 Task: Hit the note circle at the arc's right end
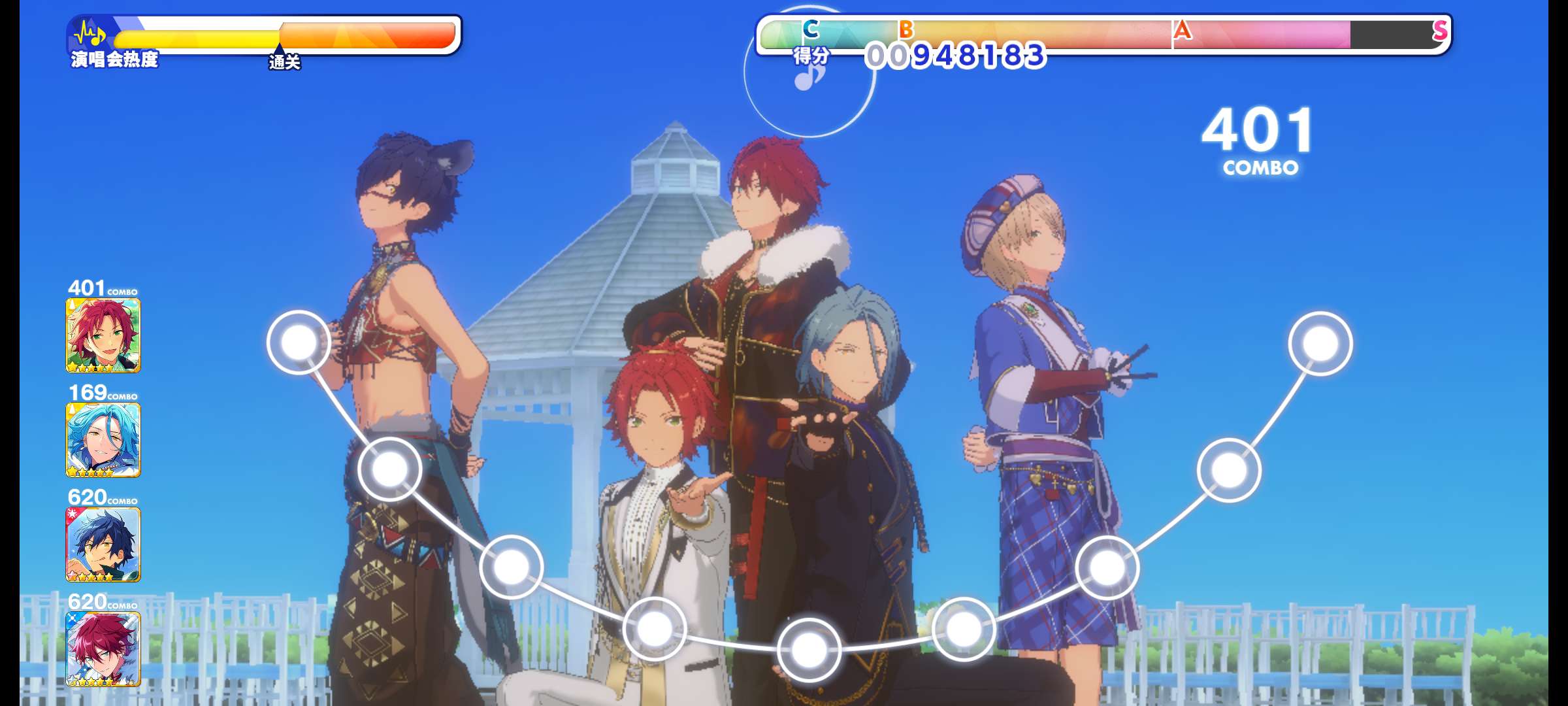[1320, 344]
